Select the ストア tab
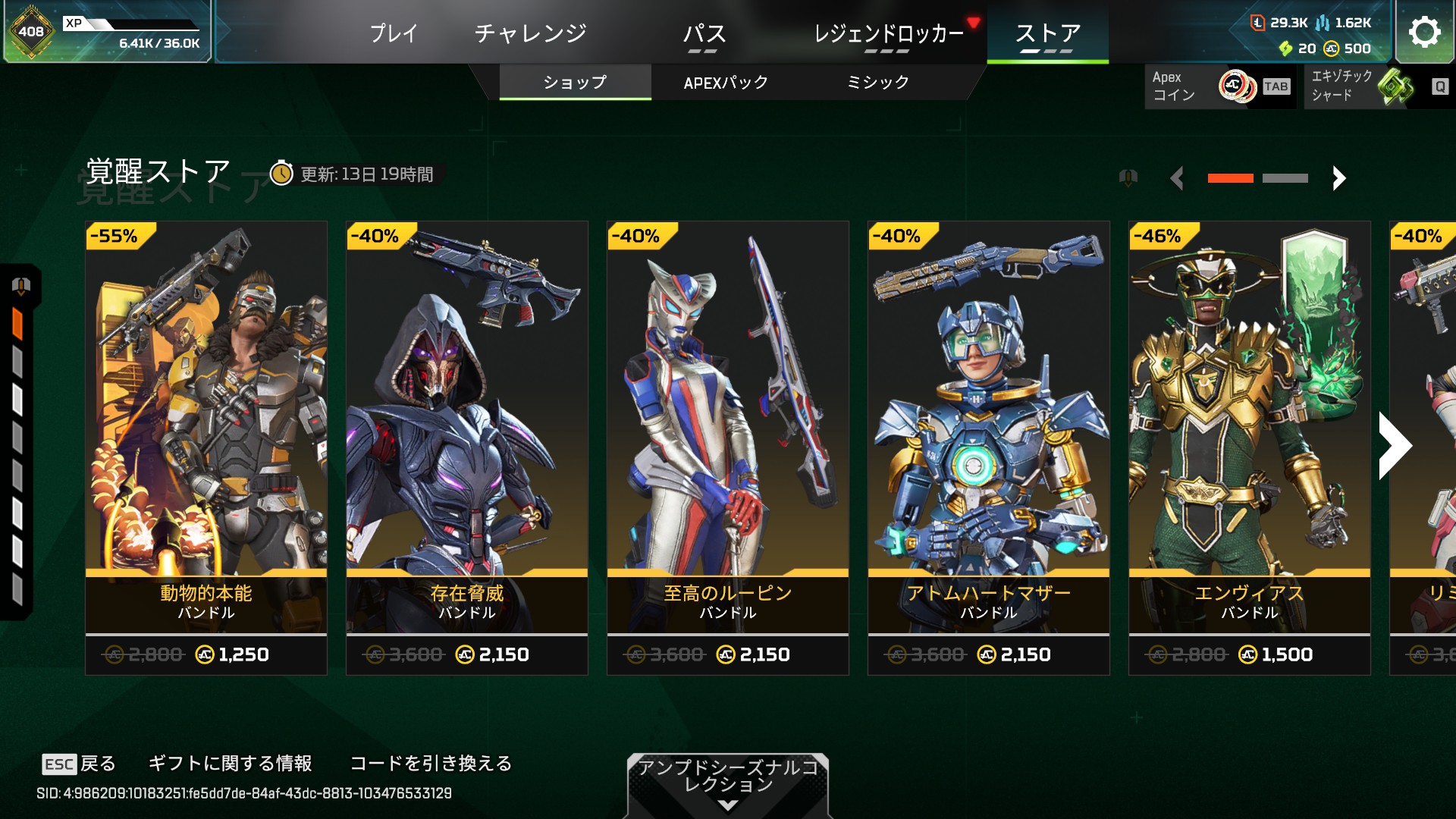 coord(1047,33)
